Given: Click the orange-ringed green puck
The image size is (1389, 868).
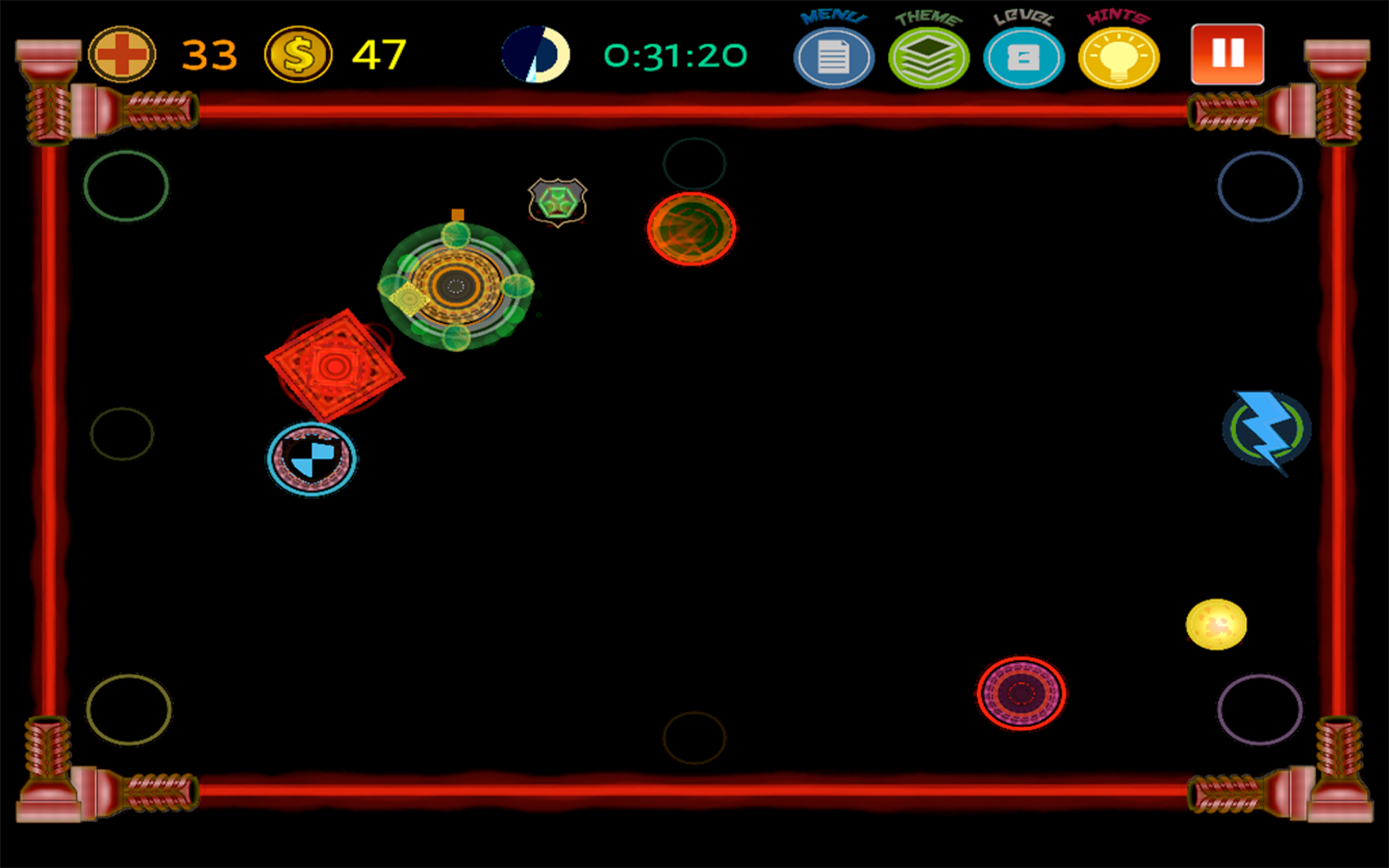Looking at the screenshot, I should (691, 229).
